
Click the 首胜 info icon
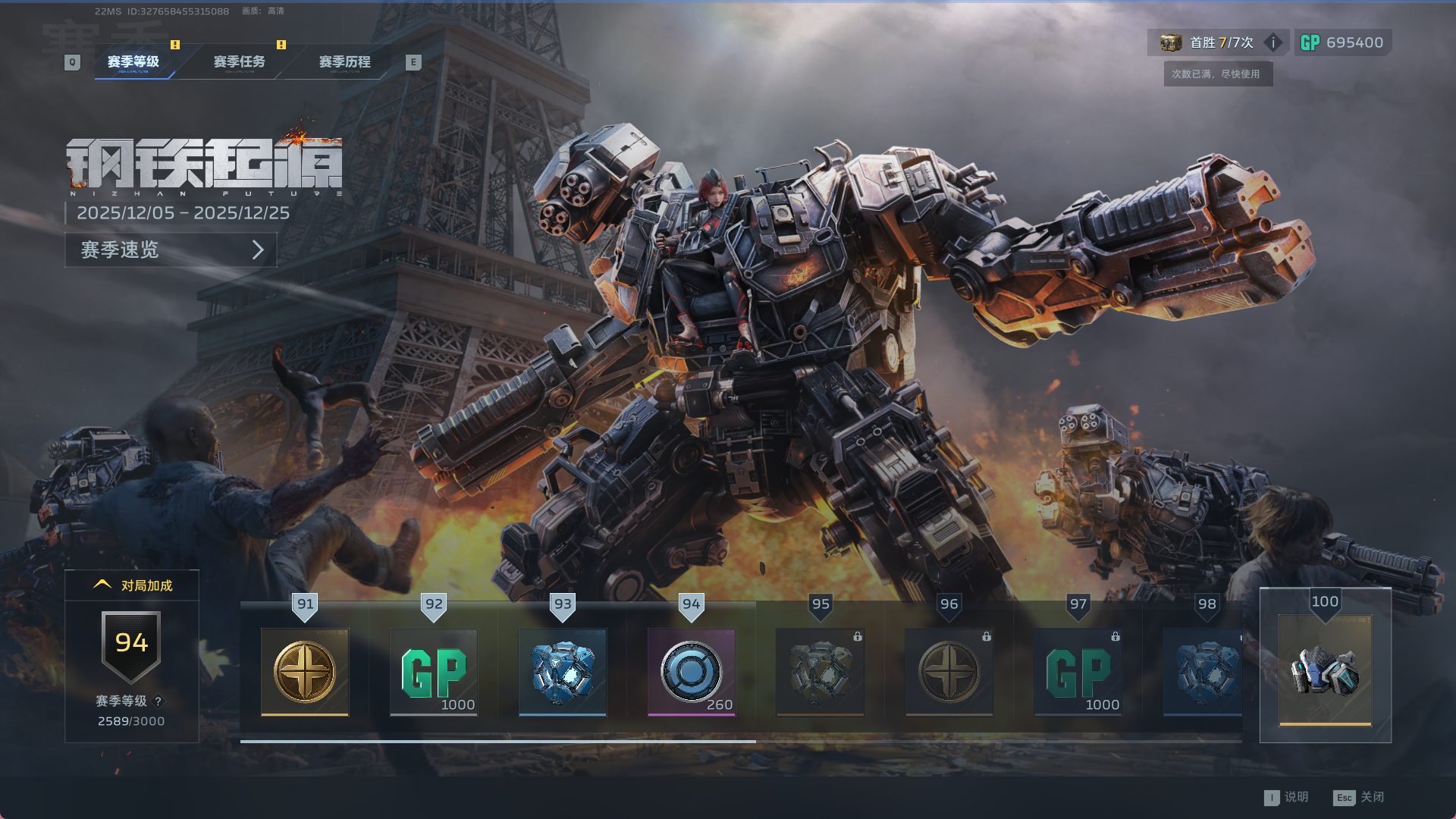click(x=1273, y=42)
